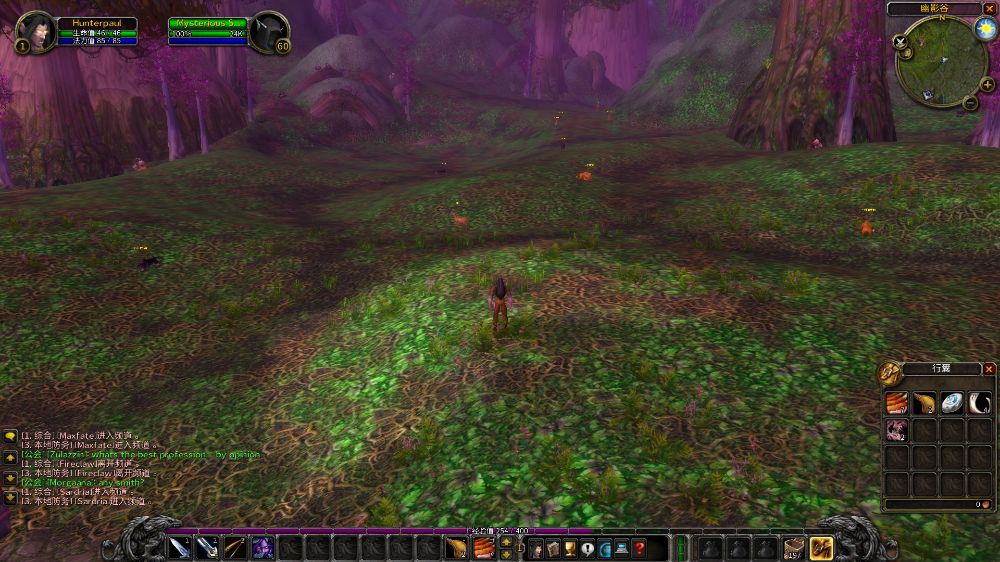The image size is (1000, 562).
Task: Close the backpack window
Action: tap(989, 369)
